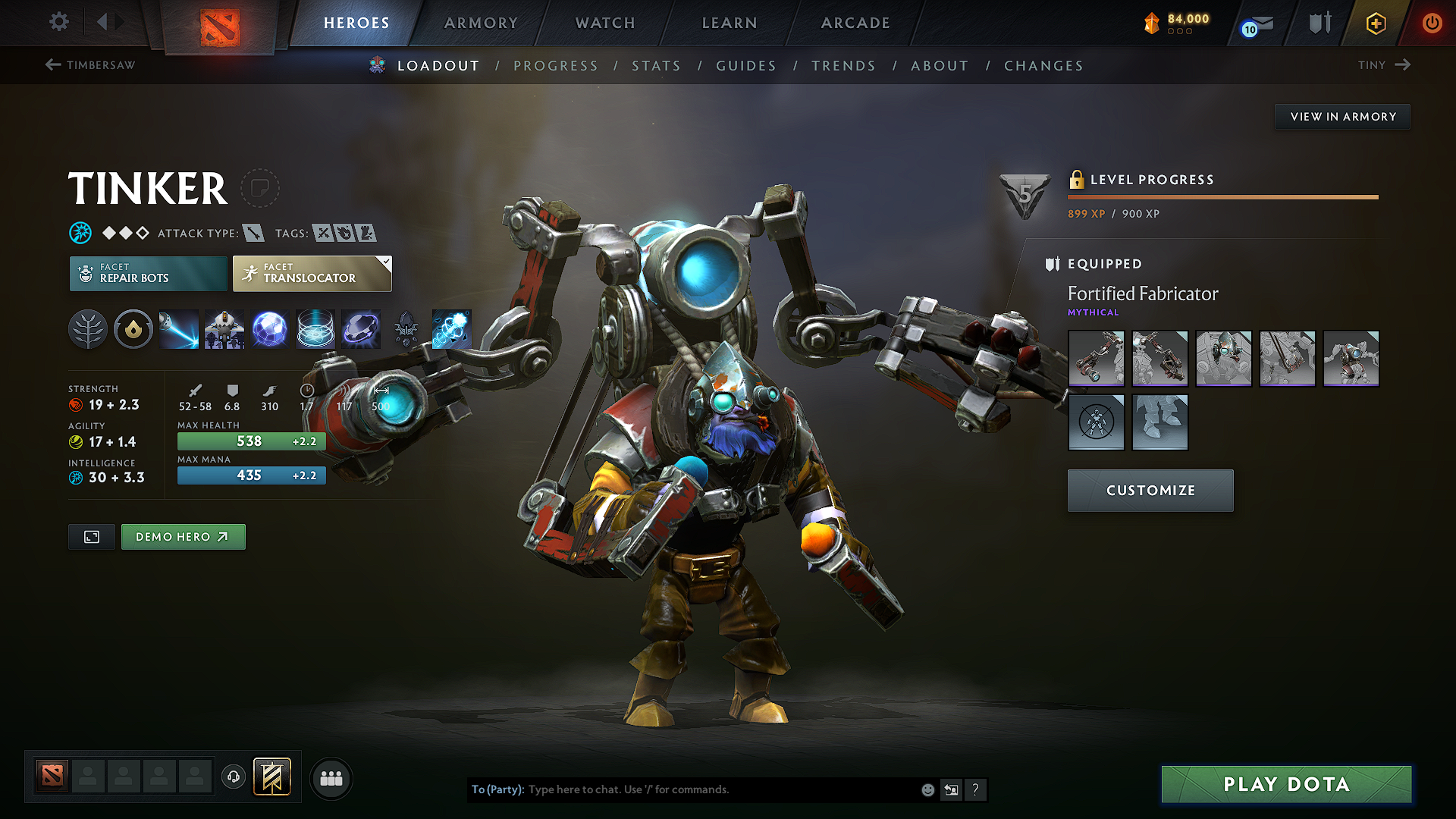Advance to the Tiny hero page
This screenshot has height=819, width=1456.
tap(1385, 65)
